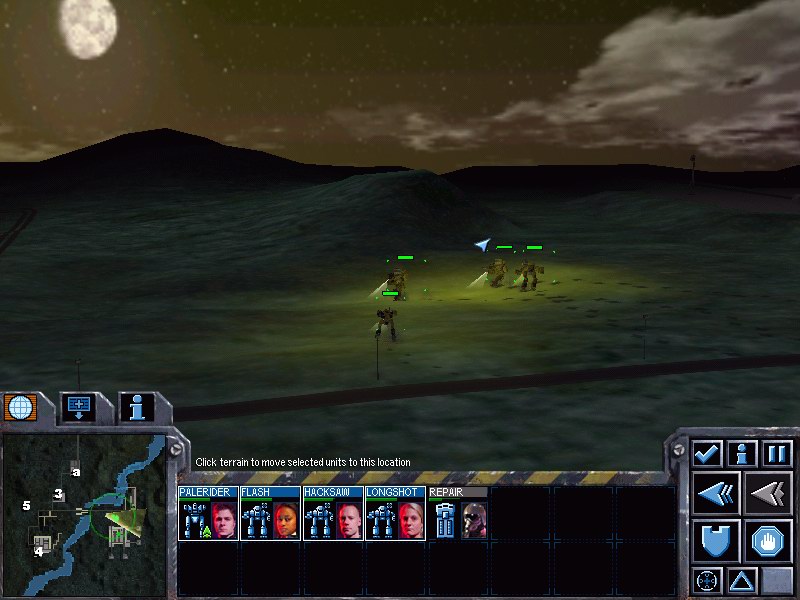The image size is (800, 600).
Task: Pick the Repair vehicle unit
Action: pos(457,514)
